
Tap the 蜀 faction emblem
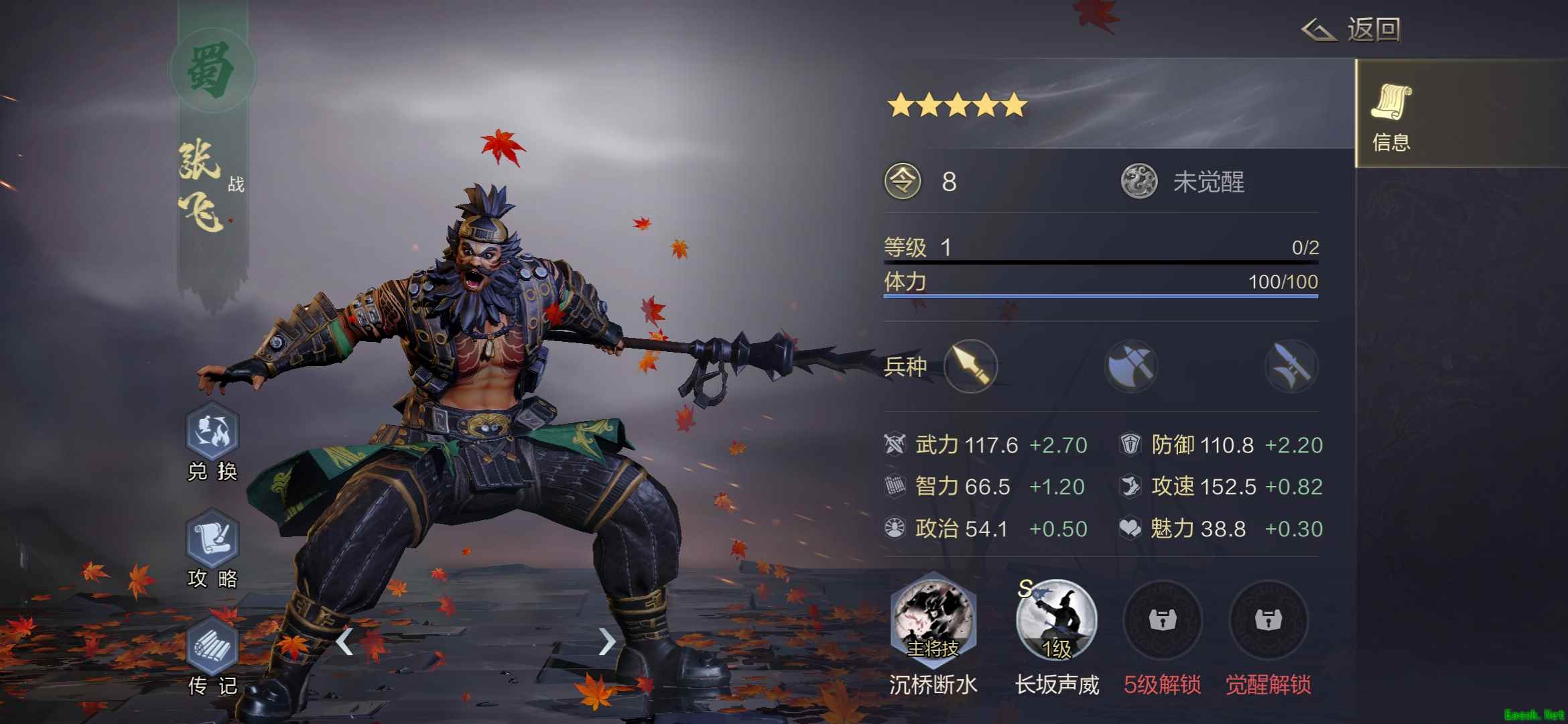point(212,70)
